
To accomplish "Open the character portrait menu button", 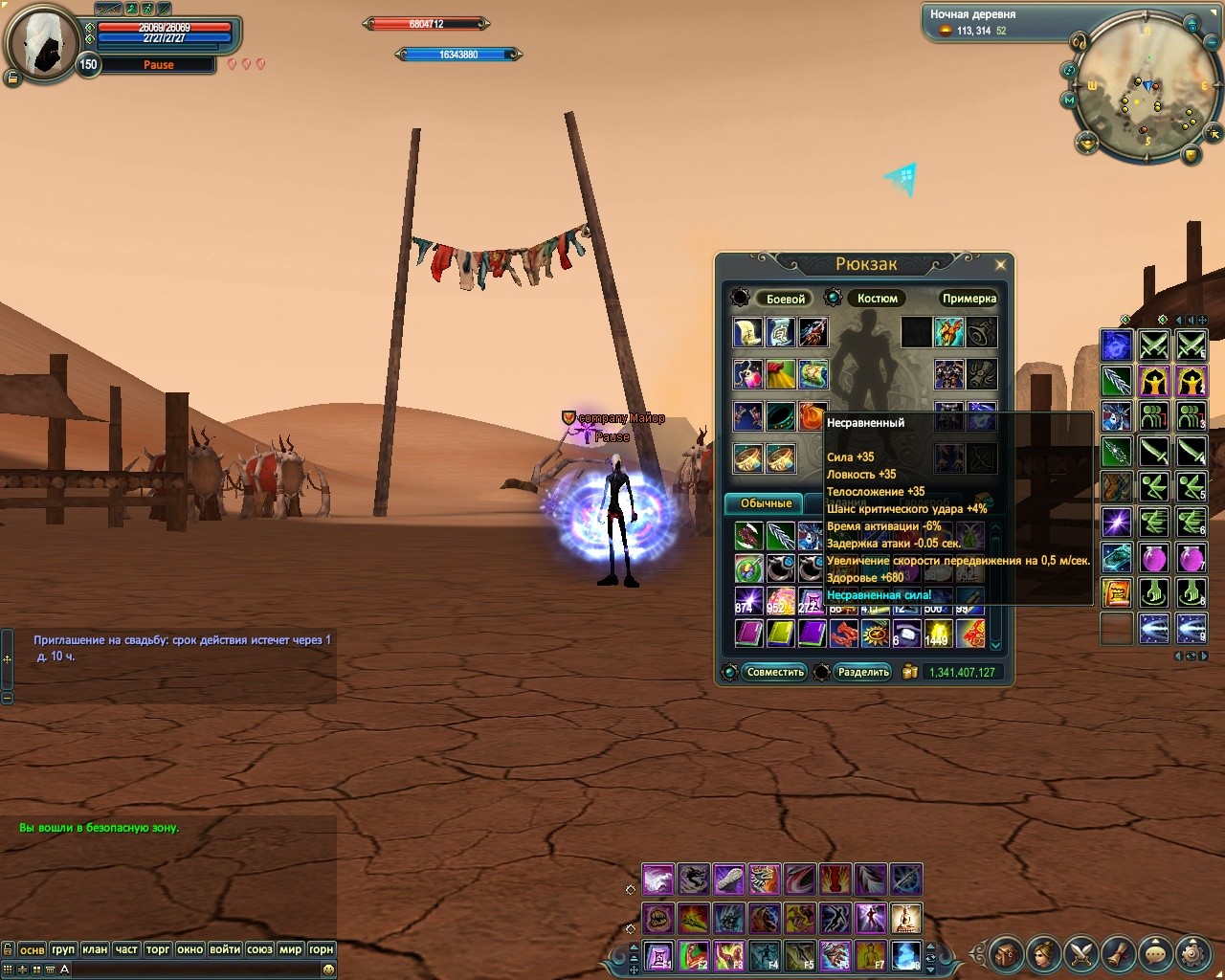I will click(1043, 953).
